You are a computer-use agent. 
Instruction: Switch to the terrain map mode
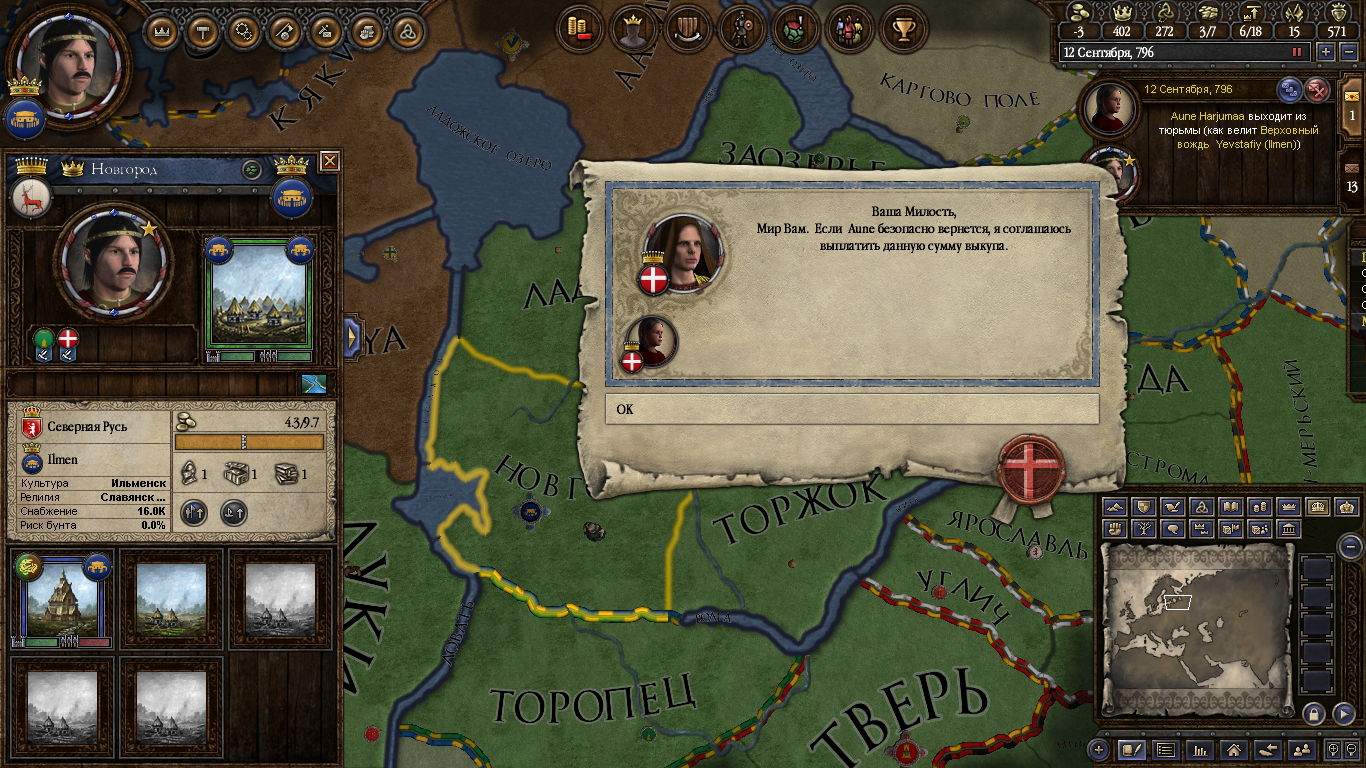coord(1116,507)
